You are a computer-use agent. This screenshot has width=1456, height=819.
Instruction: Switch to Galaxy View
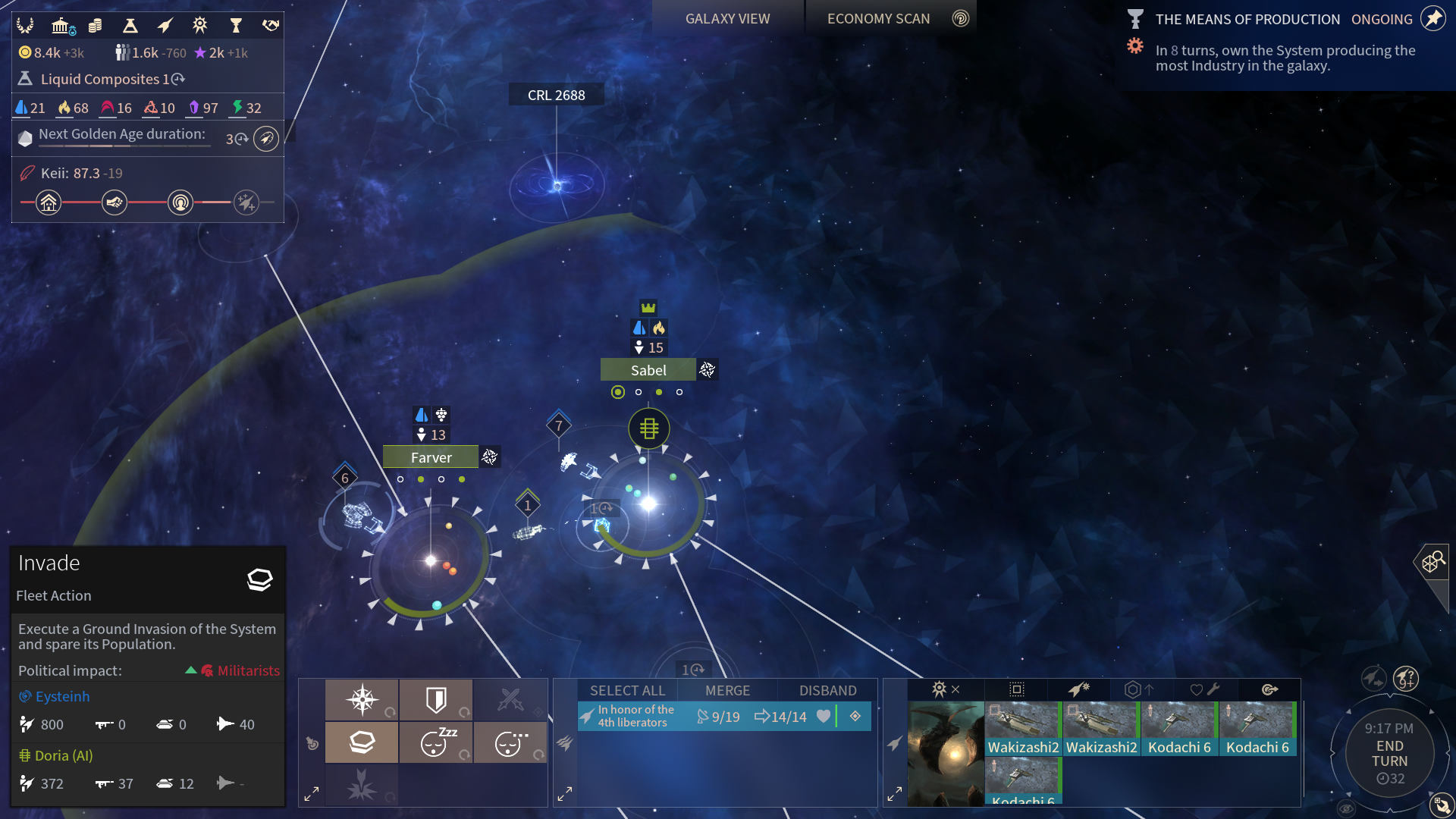[x=727, y=19]
